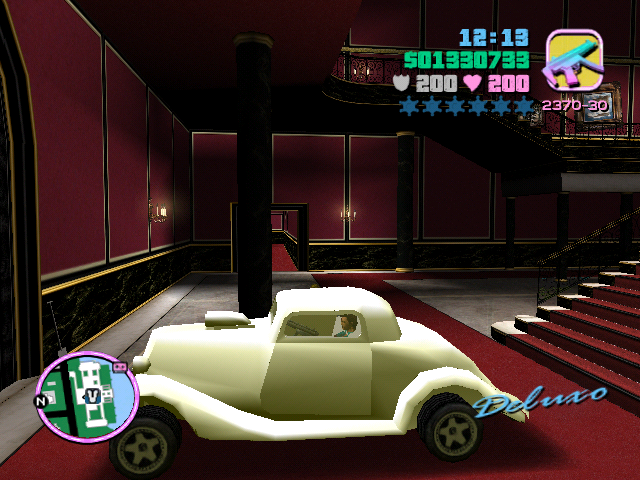
Task: Click the mansion V marker on the radar
Action: (91, 394)
